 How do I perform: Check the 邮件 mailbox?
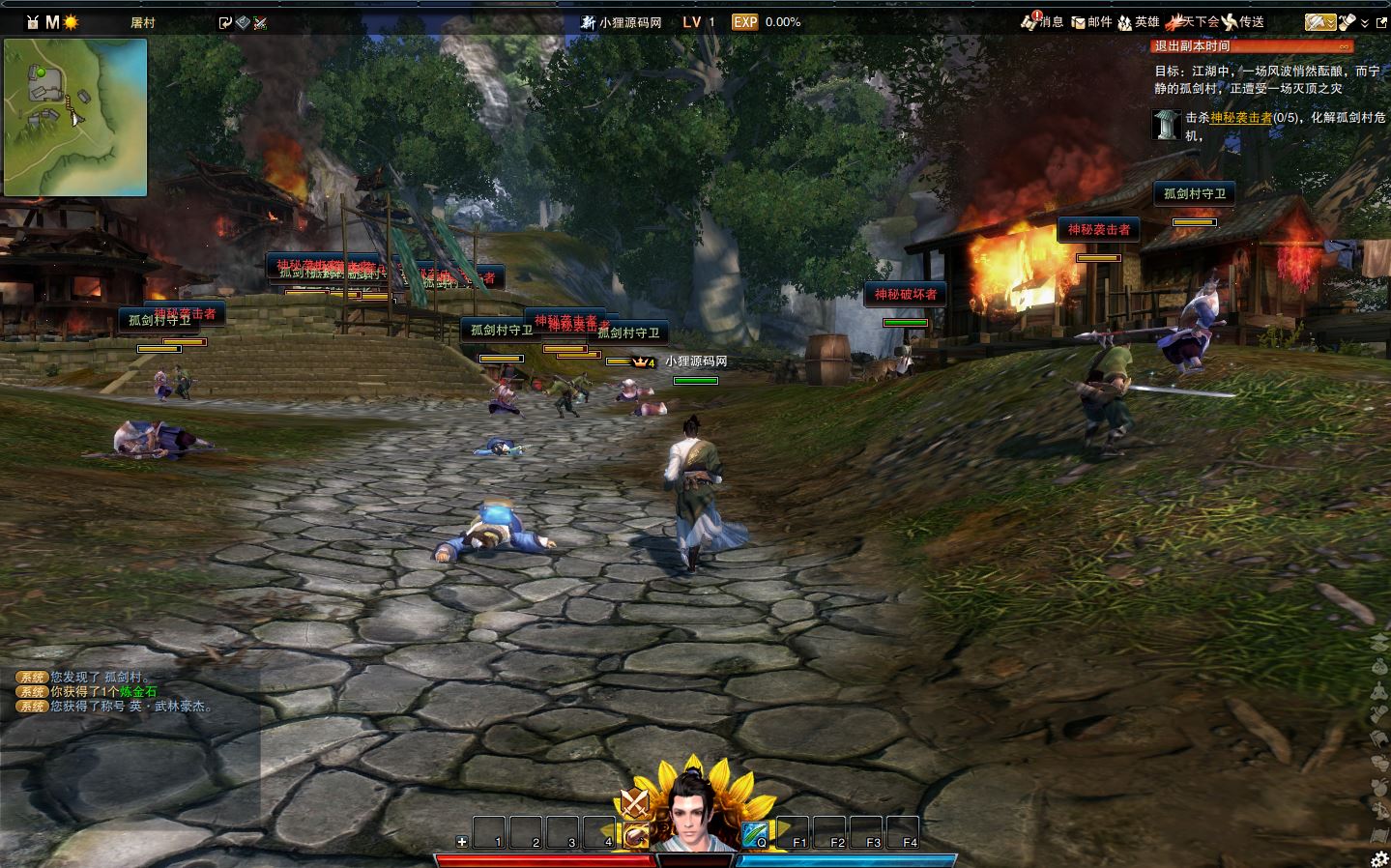tap(1091, 22)
